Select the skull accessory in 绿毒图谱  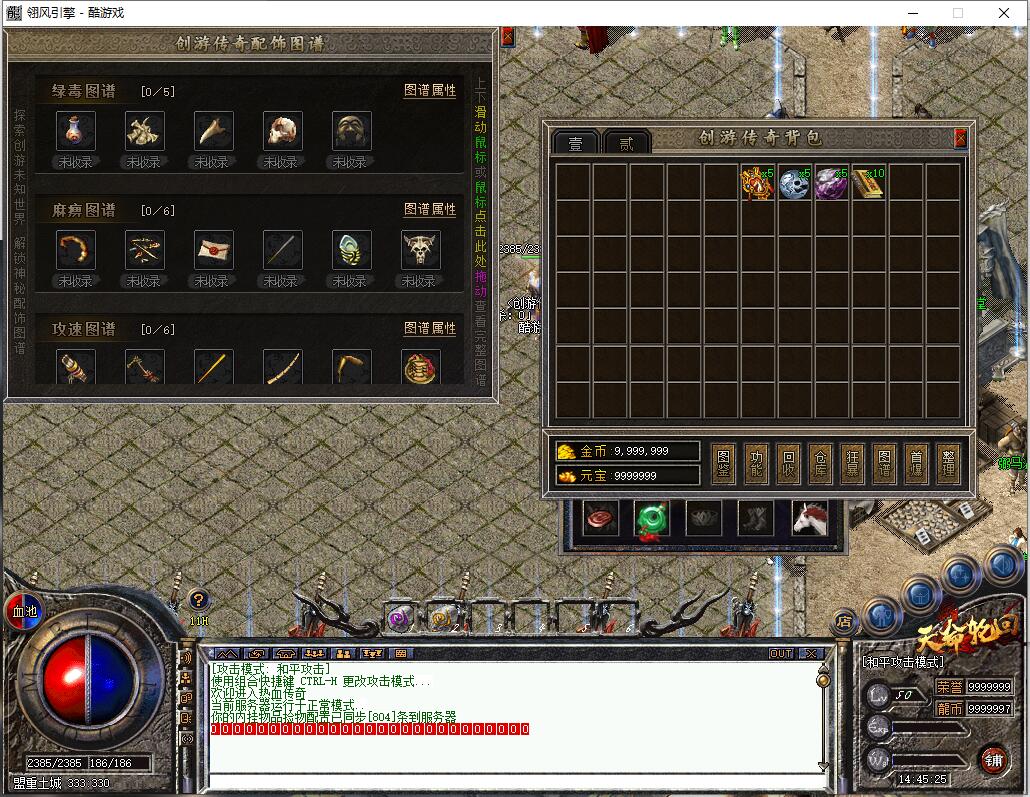click(283, 131)
